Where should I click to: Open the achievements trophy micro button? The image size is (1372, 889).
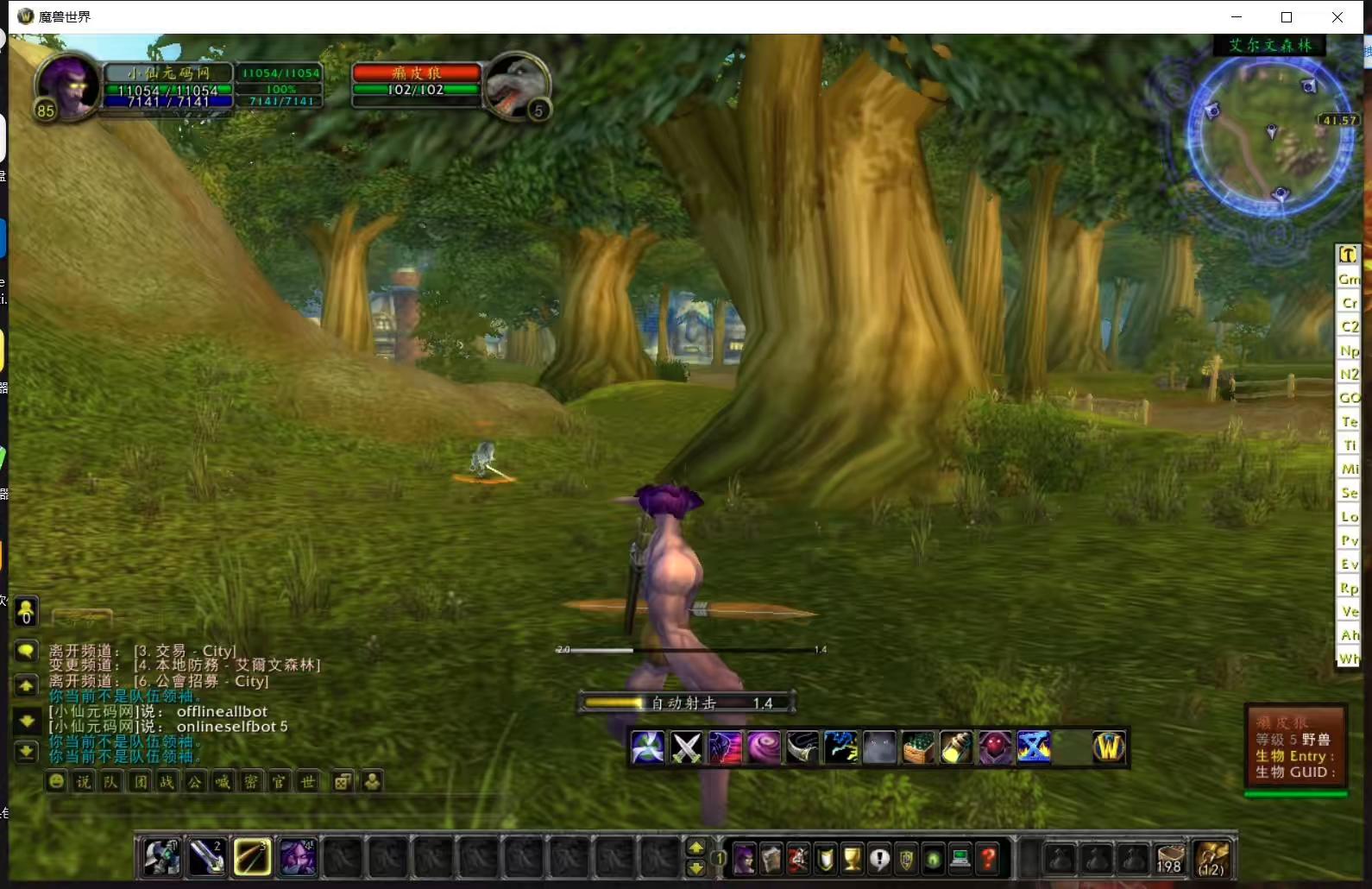click(x=853, y=859)
